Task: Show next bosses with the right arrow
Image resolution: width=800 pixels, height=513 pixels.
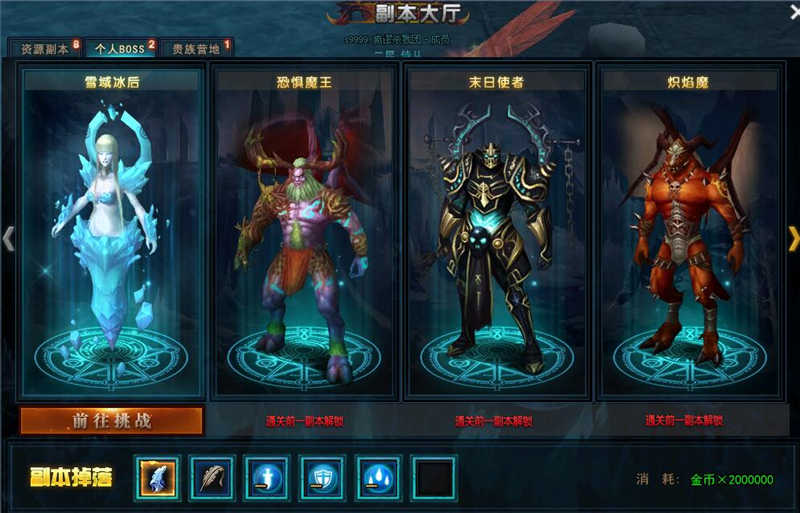Action: coord(793,238)
